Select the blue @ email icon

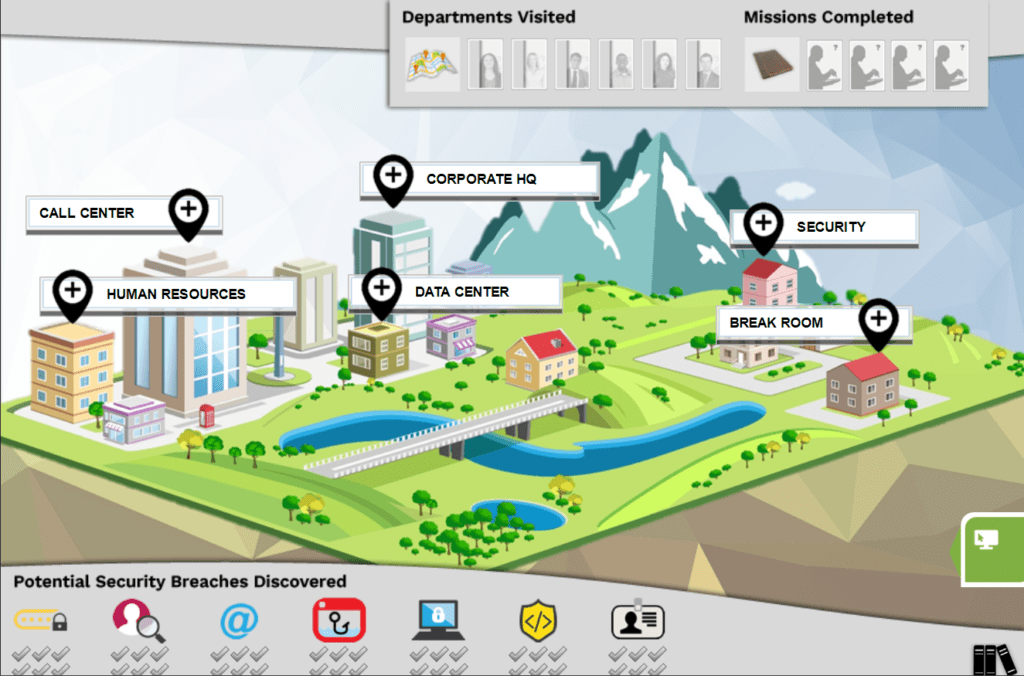(x=238, y=621)
